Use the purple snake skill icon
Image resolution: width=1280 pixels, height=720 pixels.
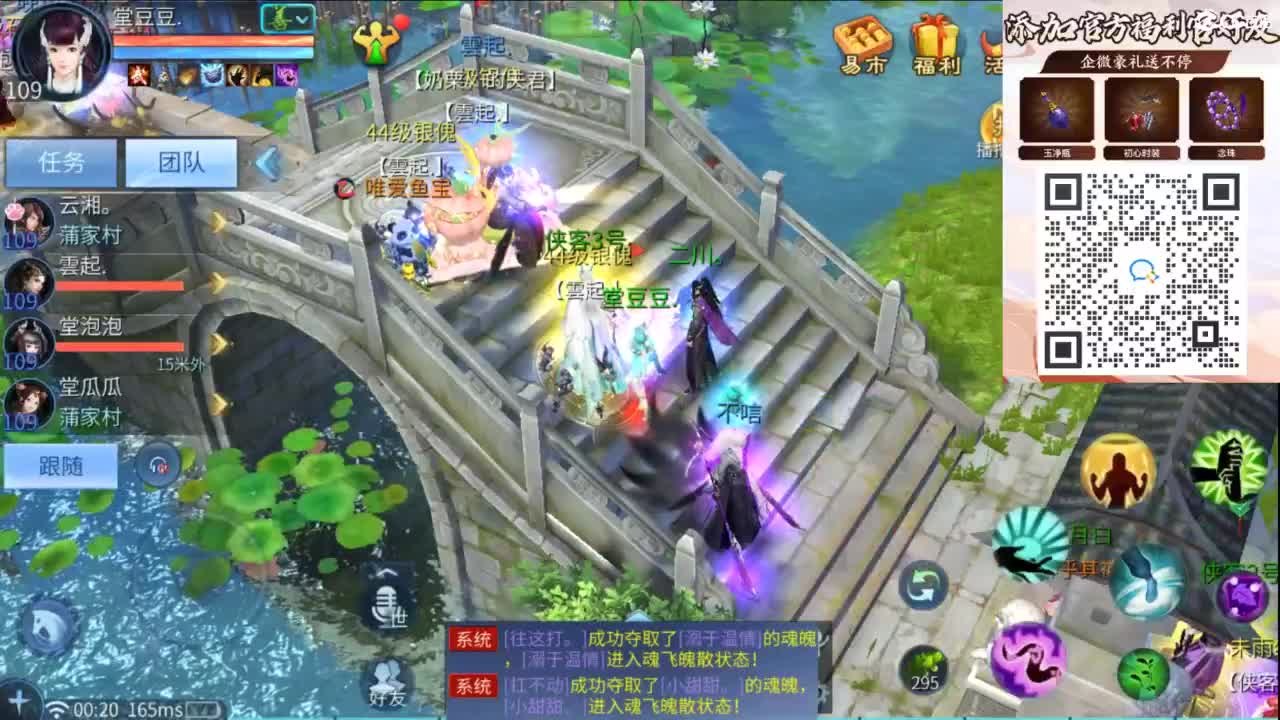(1030, 660)
